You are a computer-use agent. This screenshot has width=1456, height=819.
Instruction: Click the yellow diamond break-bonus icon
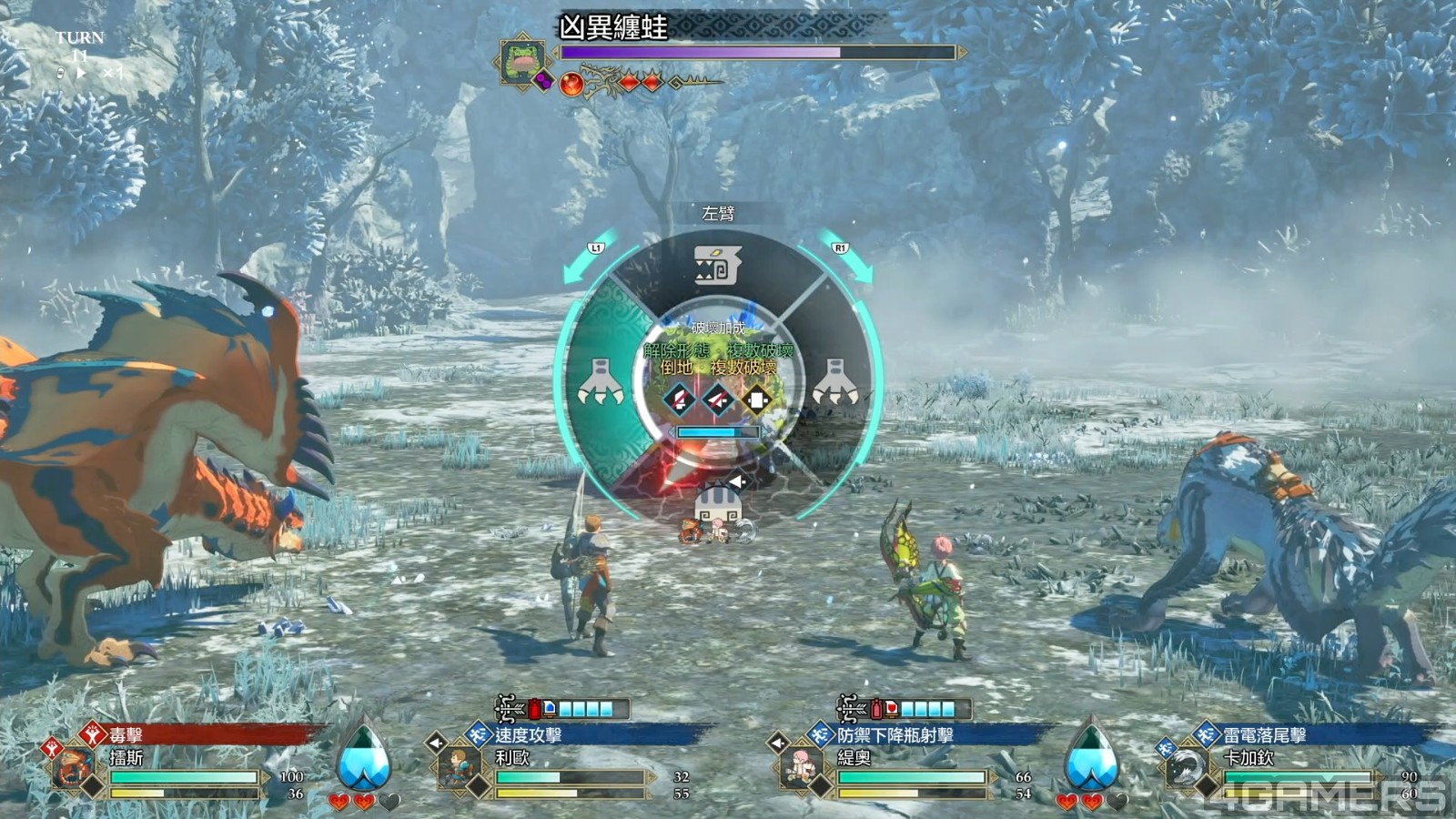tap(756, 399)
